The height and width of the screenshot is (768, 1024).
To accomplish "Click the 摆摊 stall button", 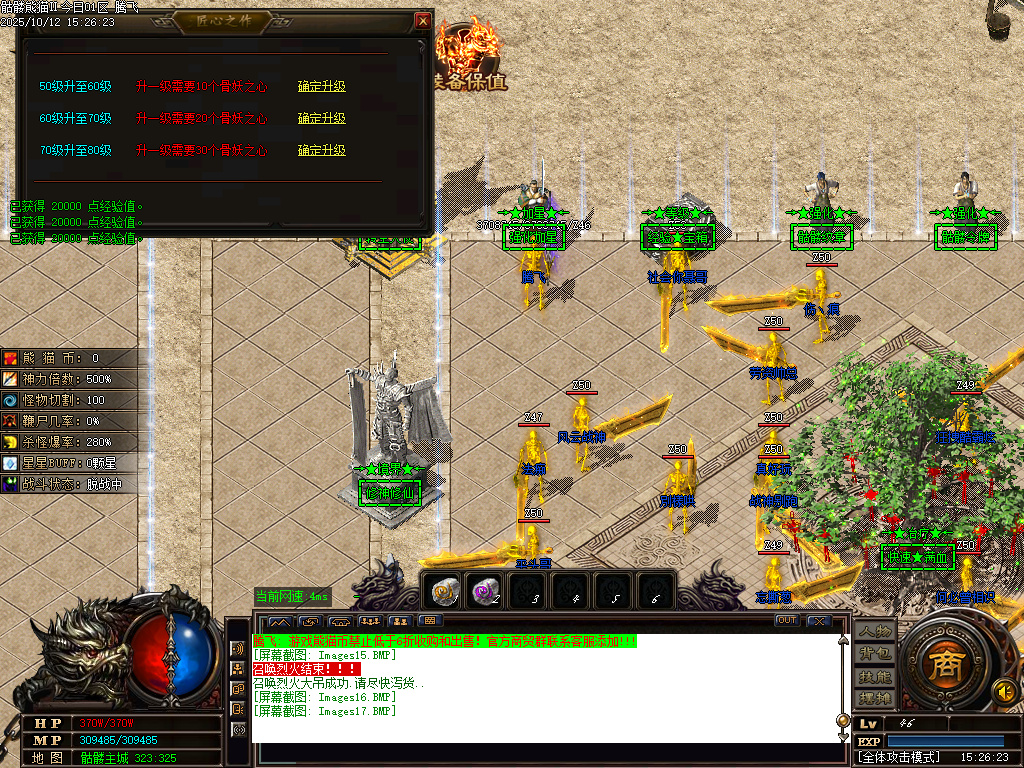I will 874,697.
